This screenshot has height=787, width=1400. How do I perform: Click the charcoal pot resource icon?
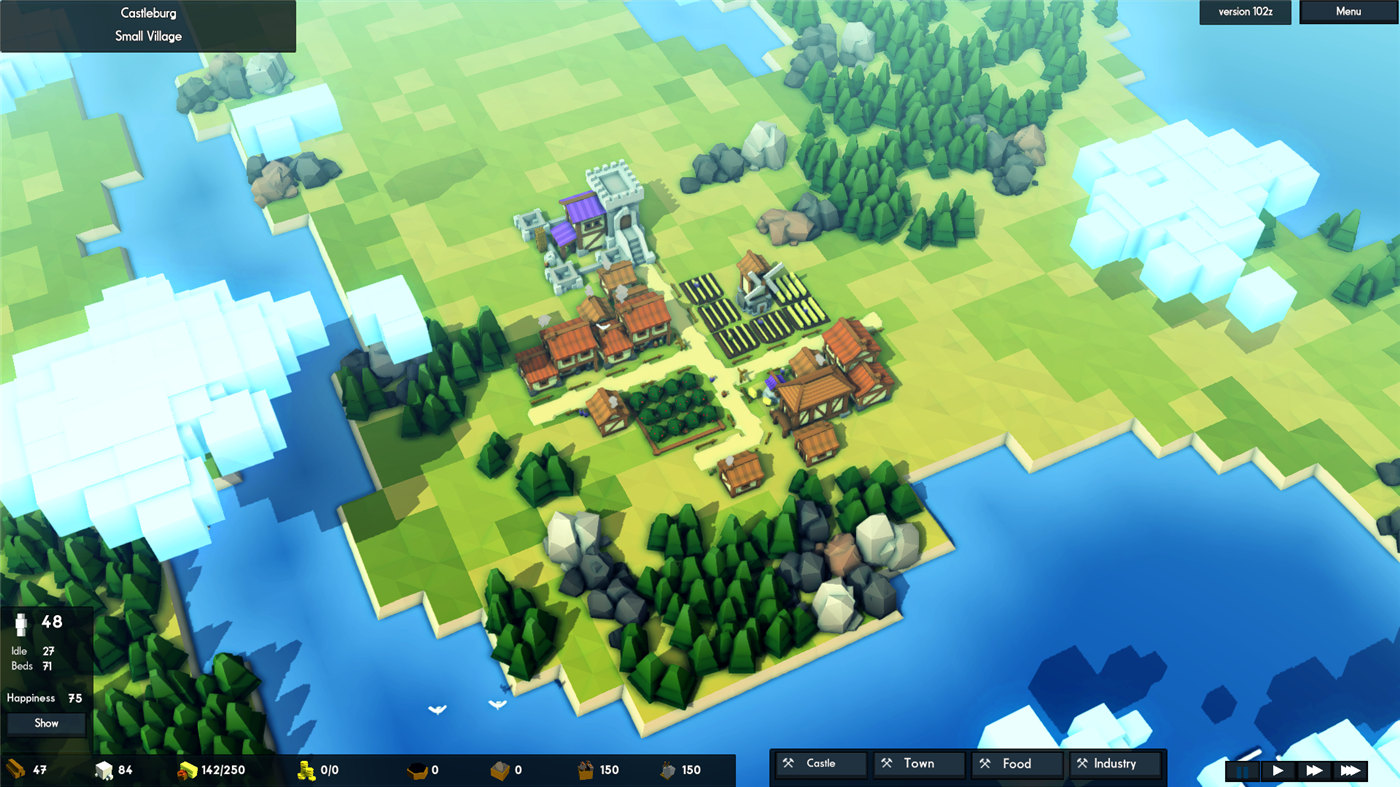point(415,770)
